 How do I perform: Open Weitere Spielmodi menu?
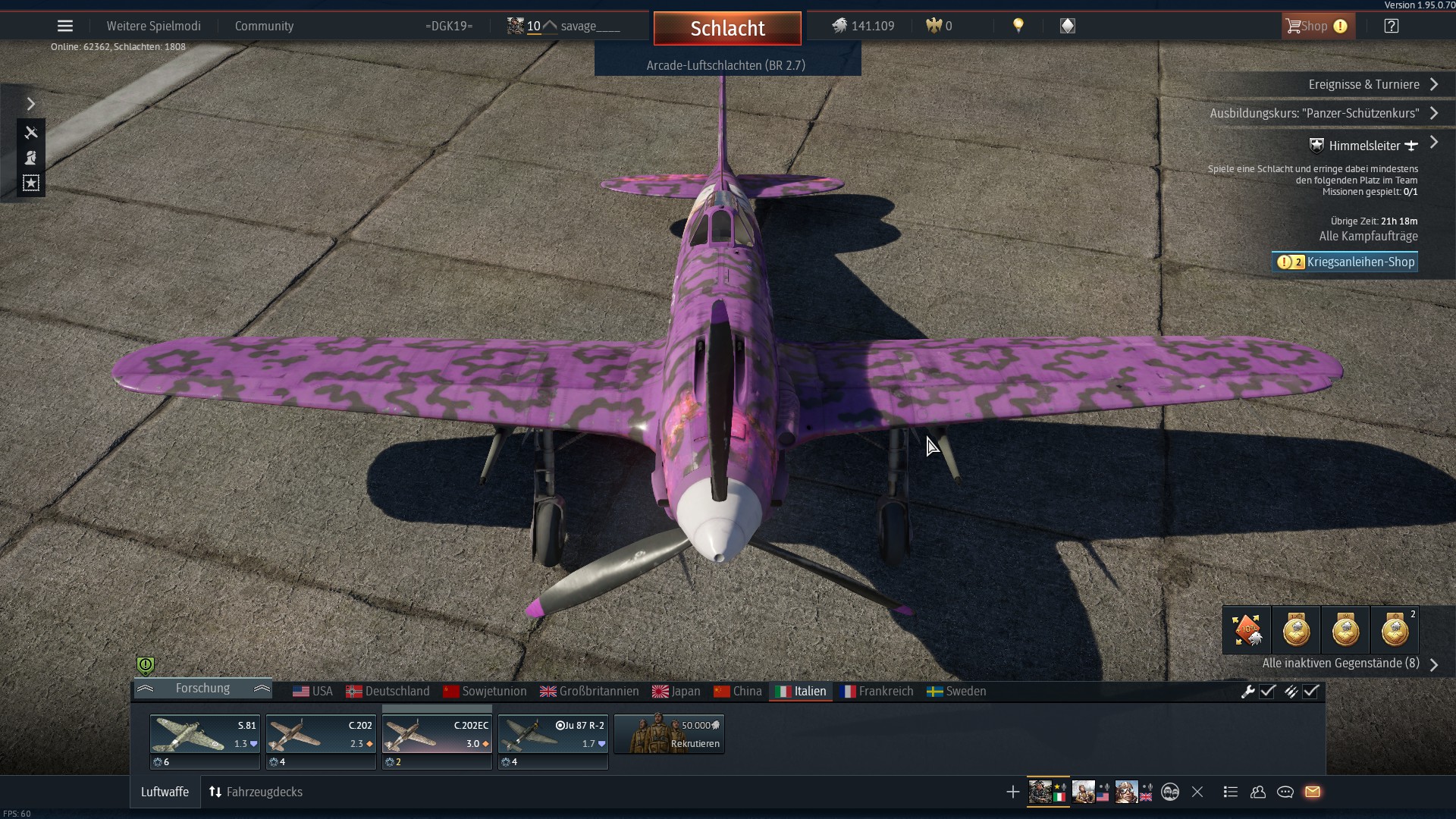tap(153, 26)
